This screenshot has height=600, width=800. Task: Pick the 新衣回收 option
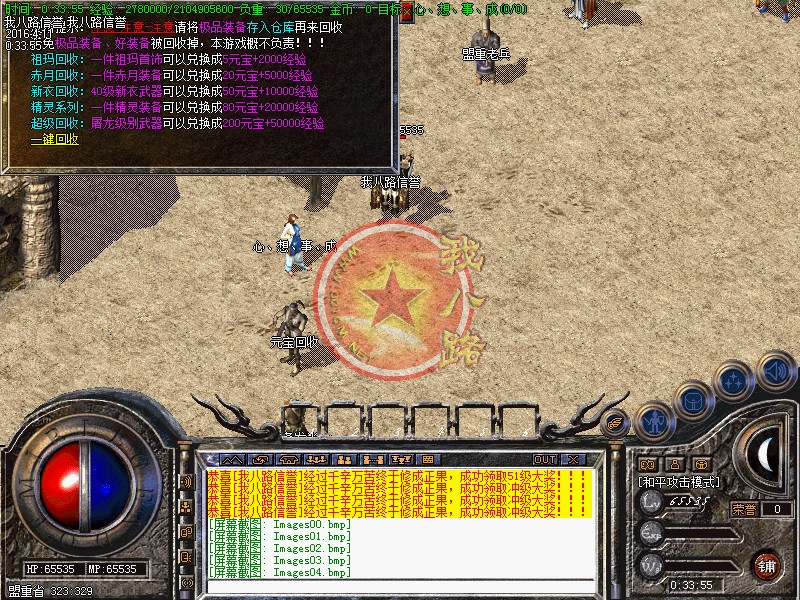click(x=53, y=91)
